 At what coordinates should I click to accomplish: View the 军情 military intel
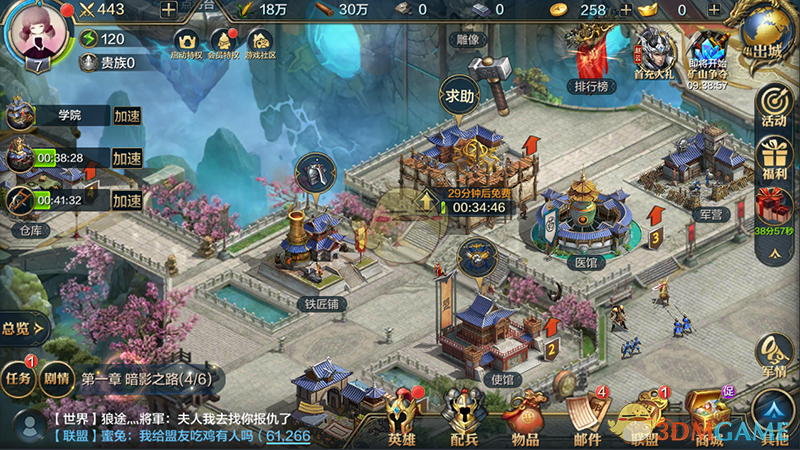(773, 355)
